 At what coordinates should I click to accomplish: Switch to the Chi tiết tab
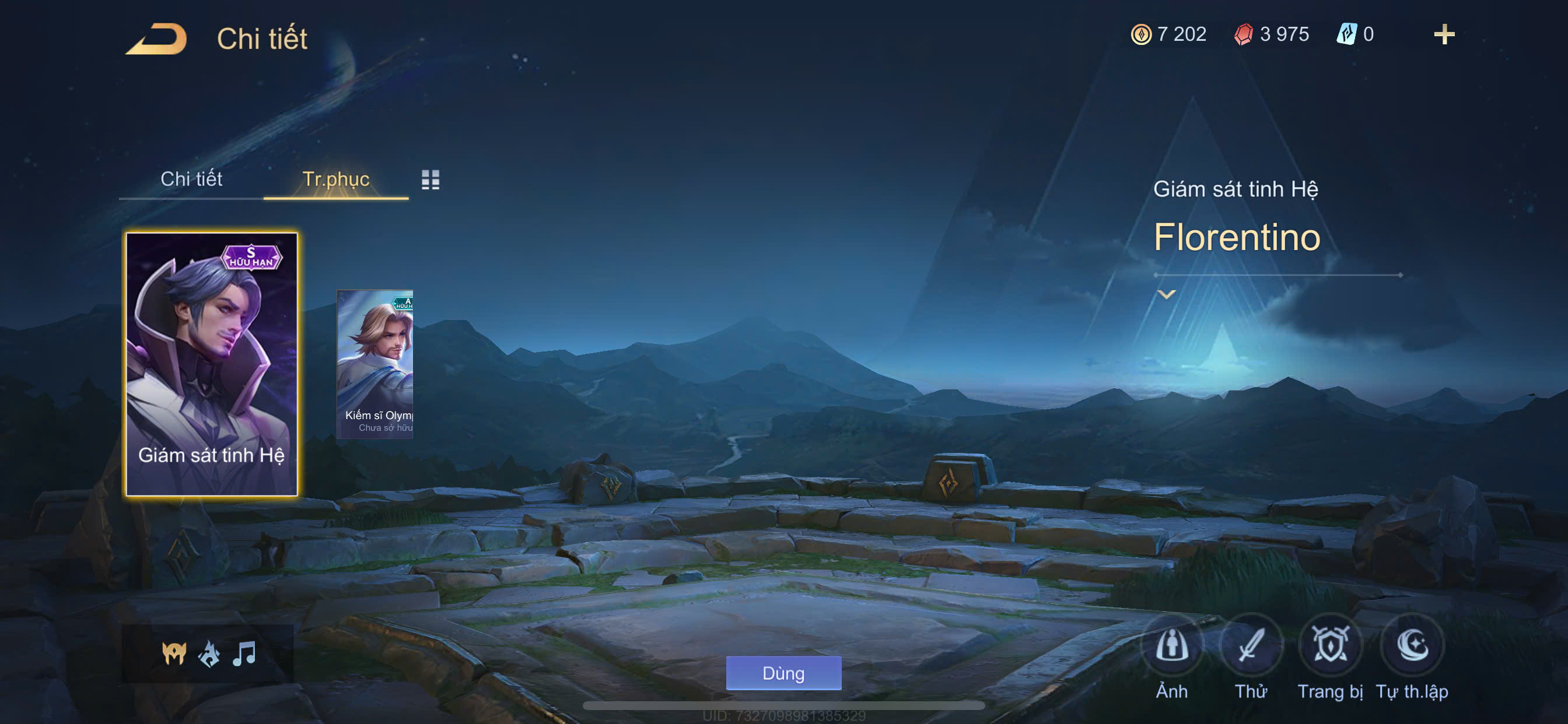(x=191, y=179)
